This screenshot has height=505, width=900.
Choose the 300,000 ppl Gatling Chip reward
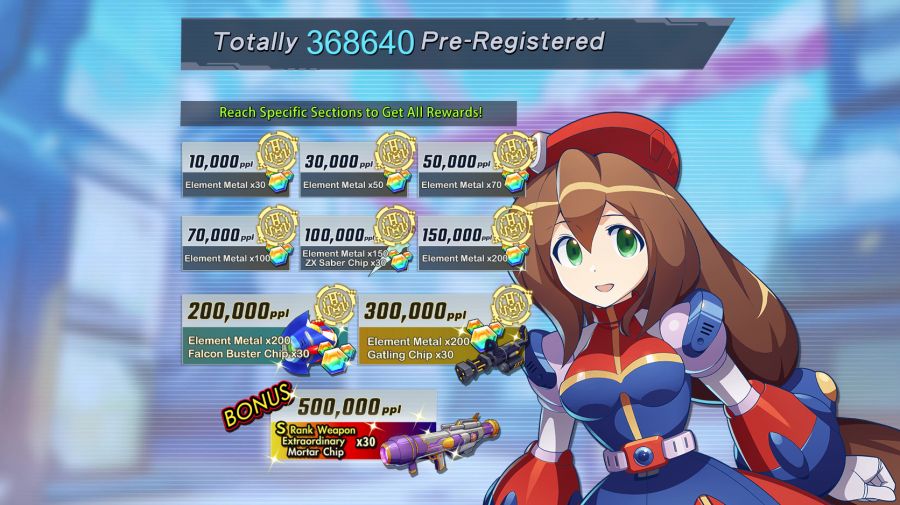point(442,330)
